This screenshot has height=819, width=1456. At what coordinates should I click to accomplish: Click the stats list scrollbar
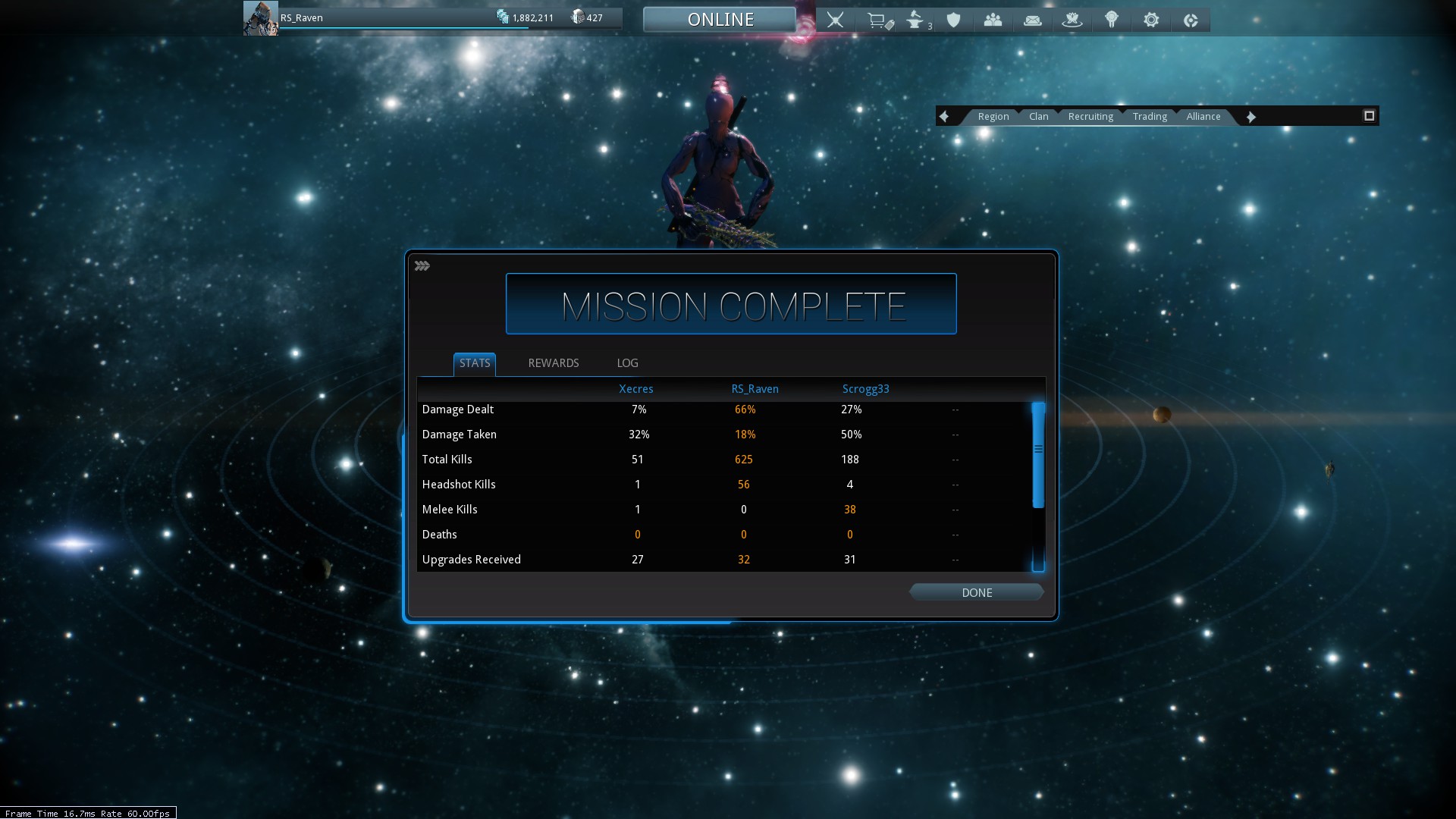click(x=1038, y=455)
